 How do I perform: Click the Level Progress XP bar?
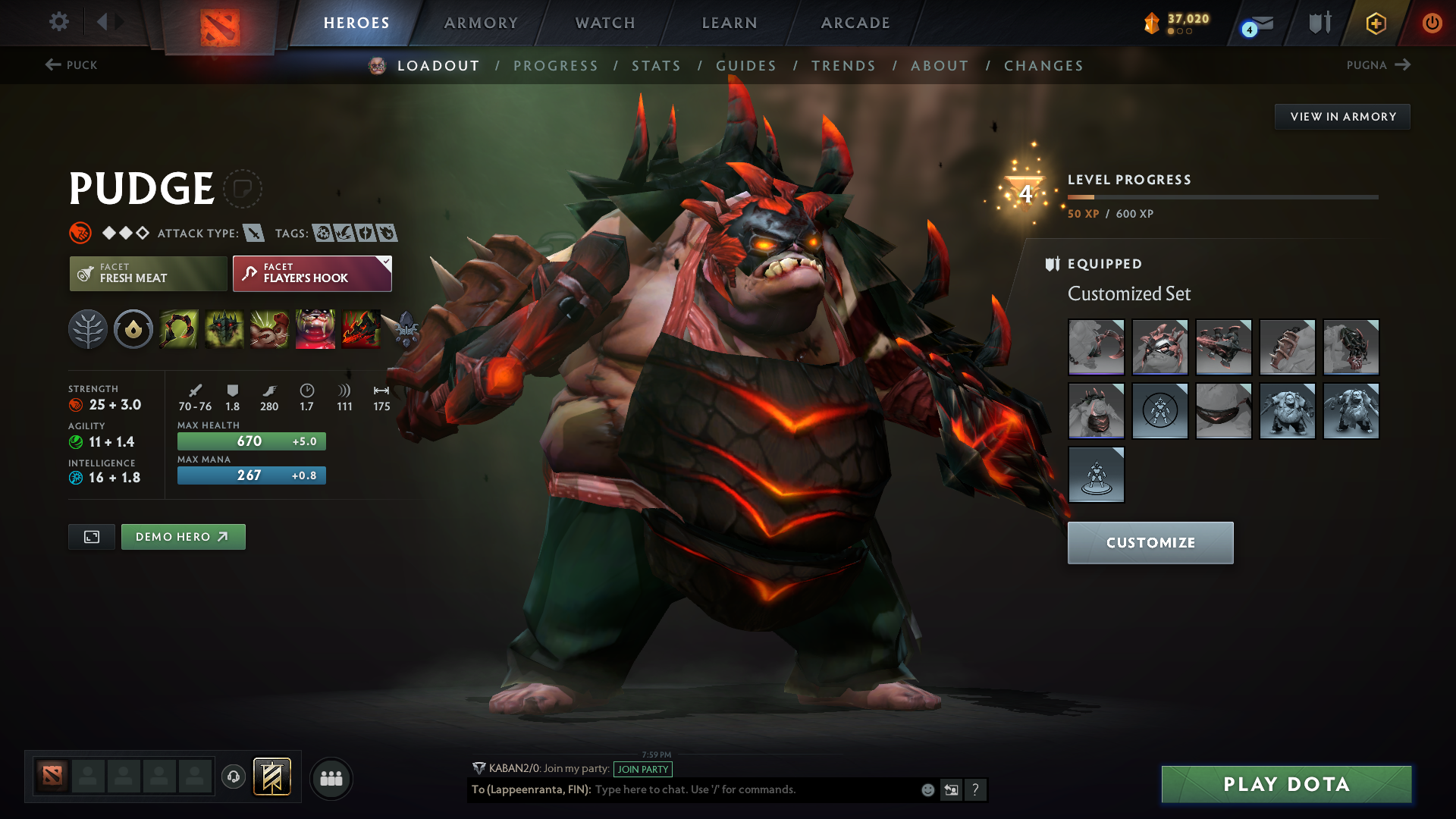(1221, 196)
